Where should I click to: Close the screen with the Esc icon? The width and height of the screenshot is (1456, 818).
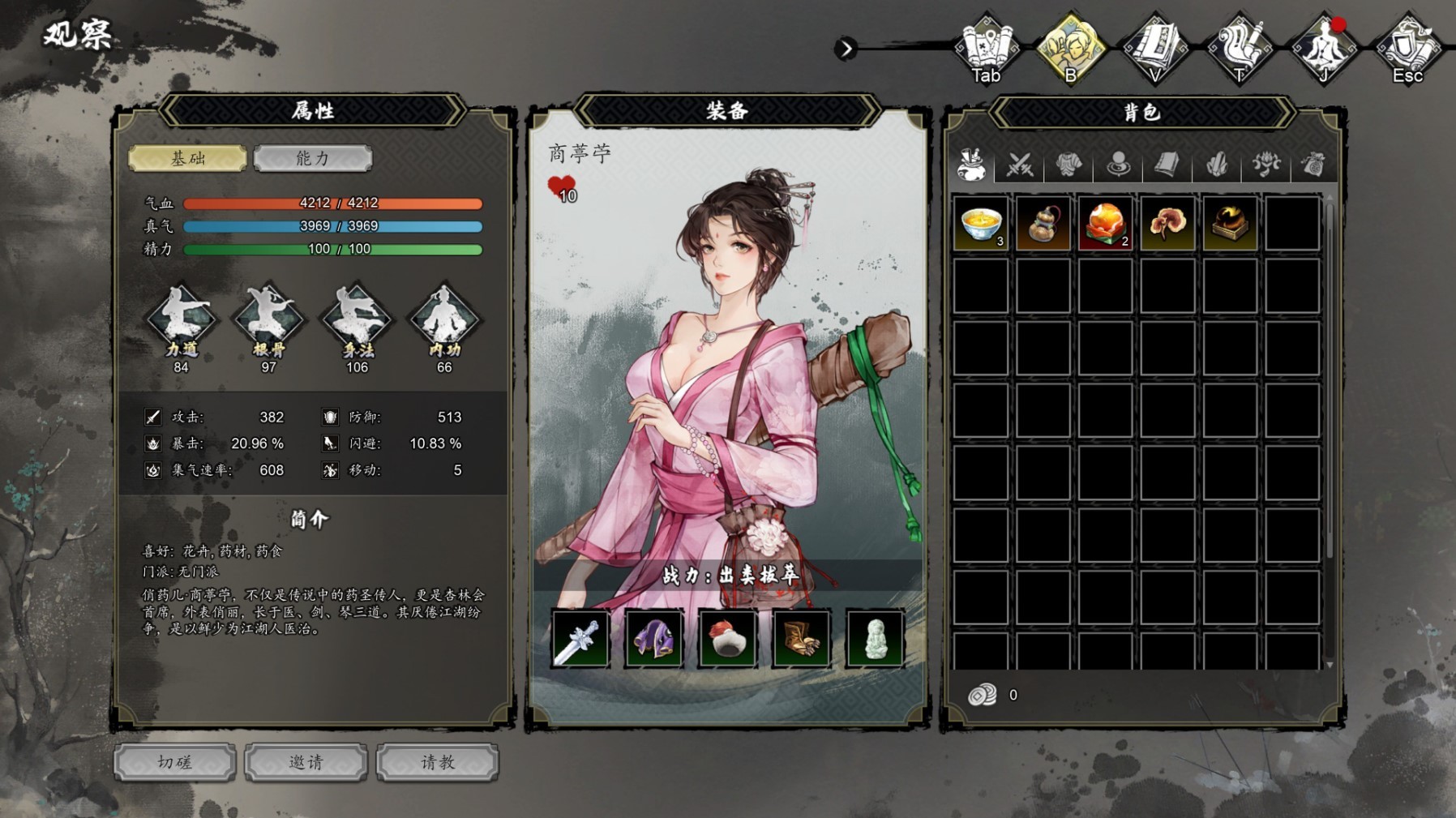[x=1407, y=49]
